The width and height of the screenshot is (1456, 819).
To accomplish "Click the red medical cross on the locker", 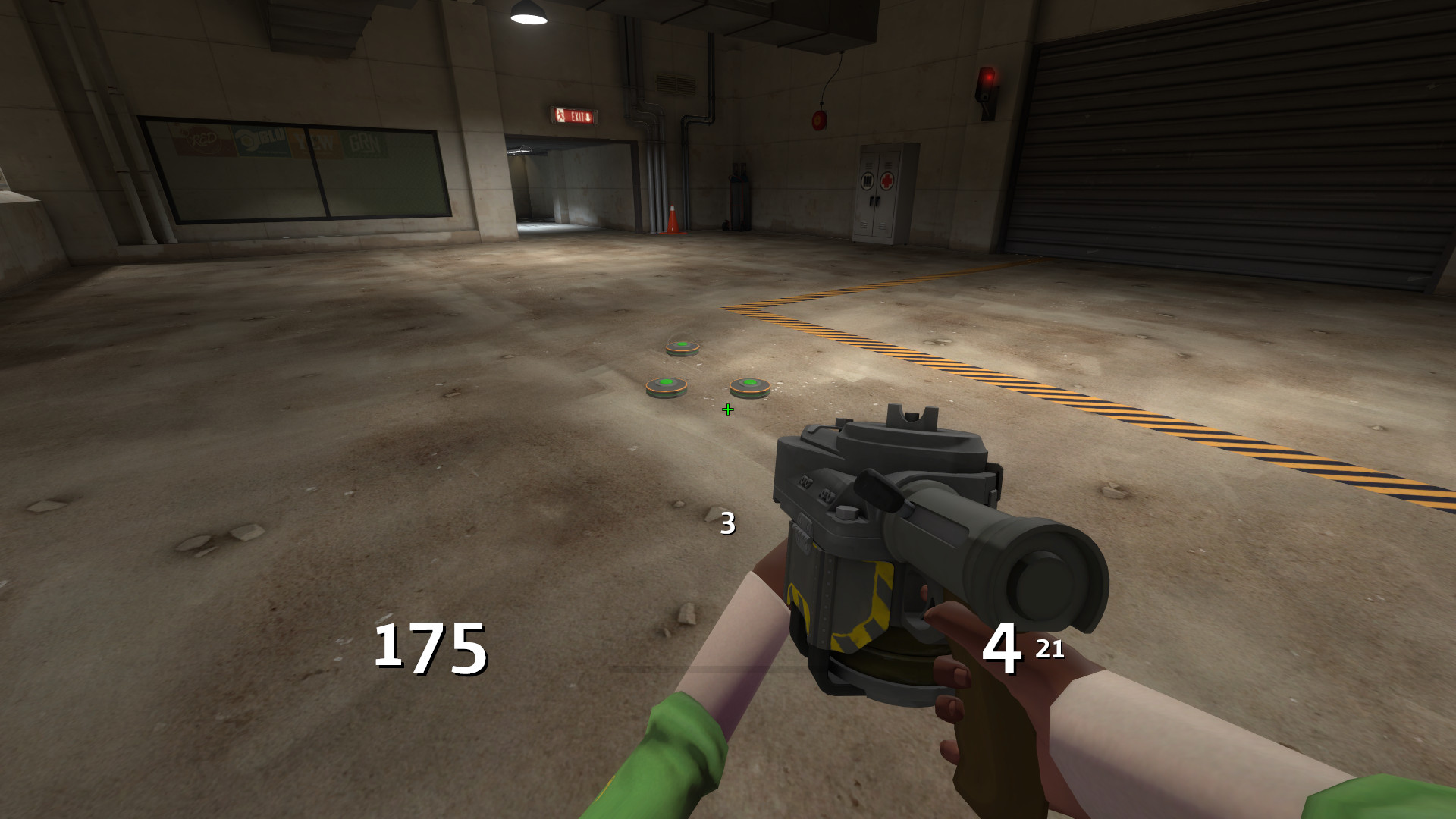I will click(886, 180).
